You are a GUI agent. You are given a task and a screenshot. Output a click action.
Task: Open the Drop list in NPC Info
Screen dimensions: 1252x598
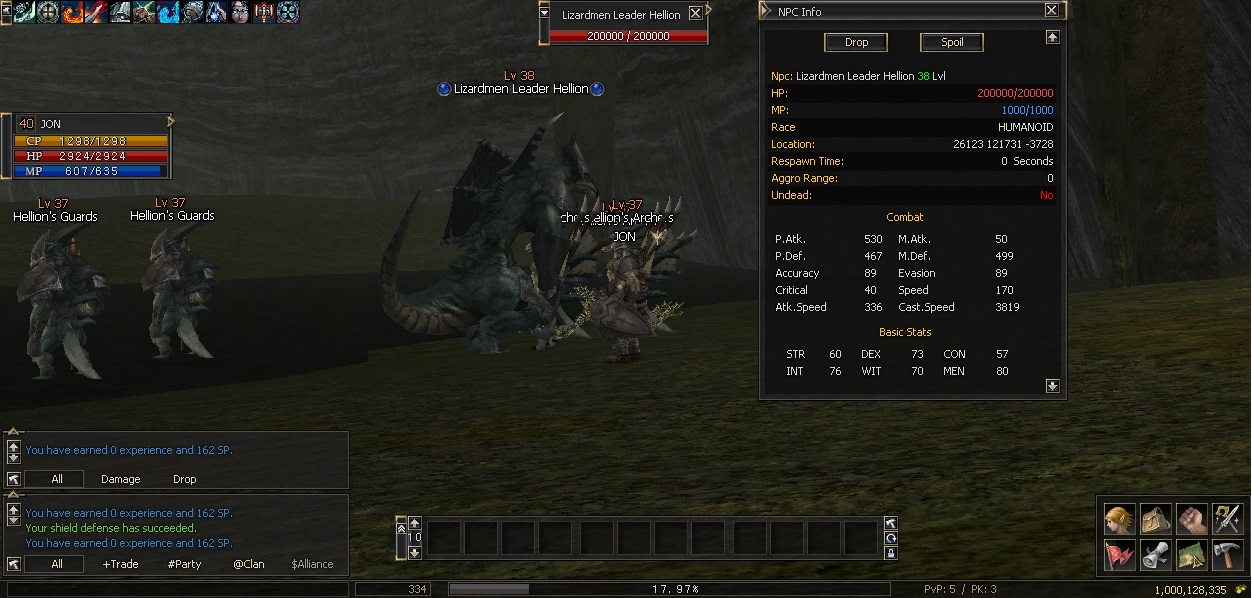click(x=856, y=42)
